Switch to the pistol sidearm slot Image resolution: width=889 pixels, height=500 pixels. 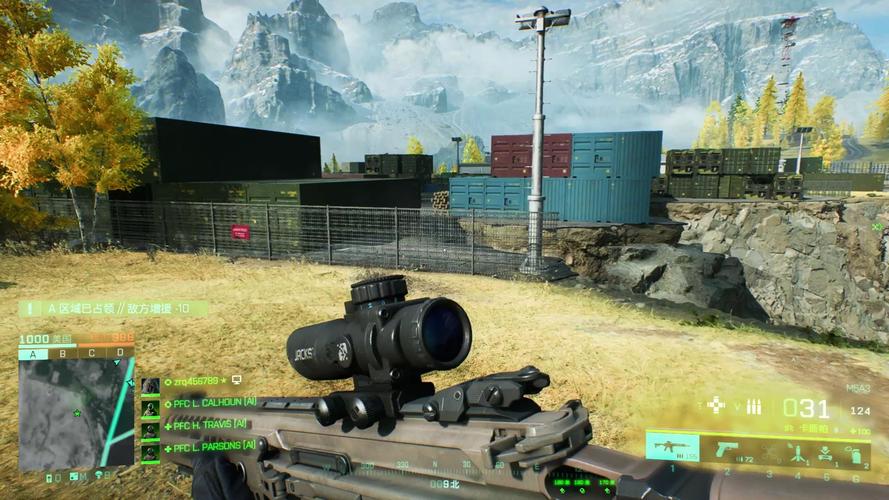pyautogui.click(x=727, y=449)
